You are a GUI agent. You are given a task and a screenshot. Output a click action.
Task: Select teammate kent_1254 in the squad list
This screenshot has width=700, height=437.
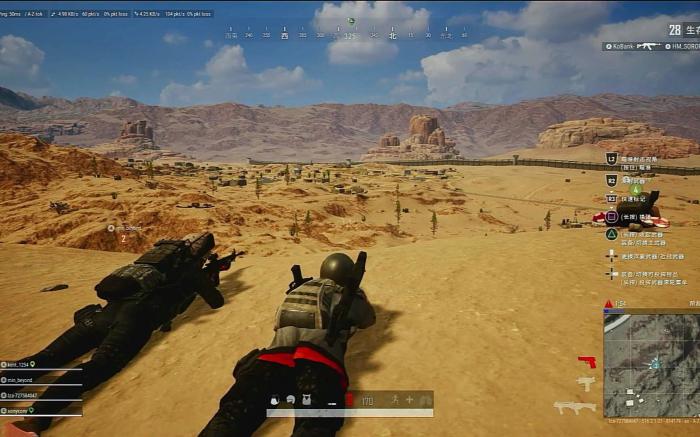click(22, 364)
